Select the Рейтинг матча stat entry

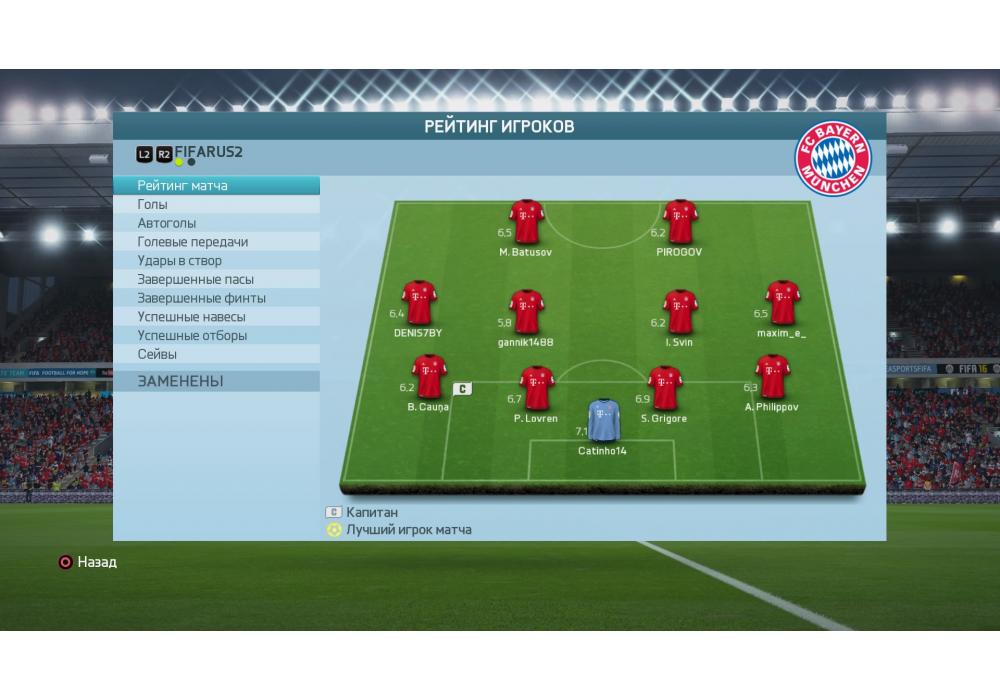[216, 186]
